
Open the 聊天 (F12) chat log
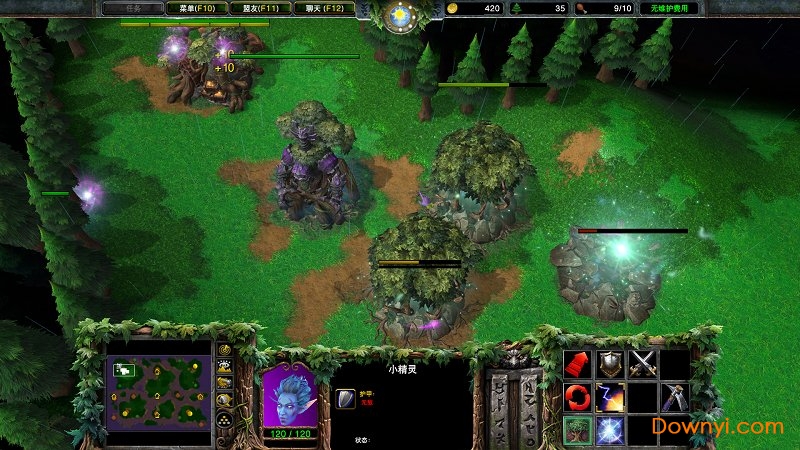[x=324, y=8]
